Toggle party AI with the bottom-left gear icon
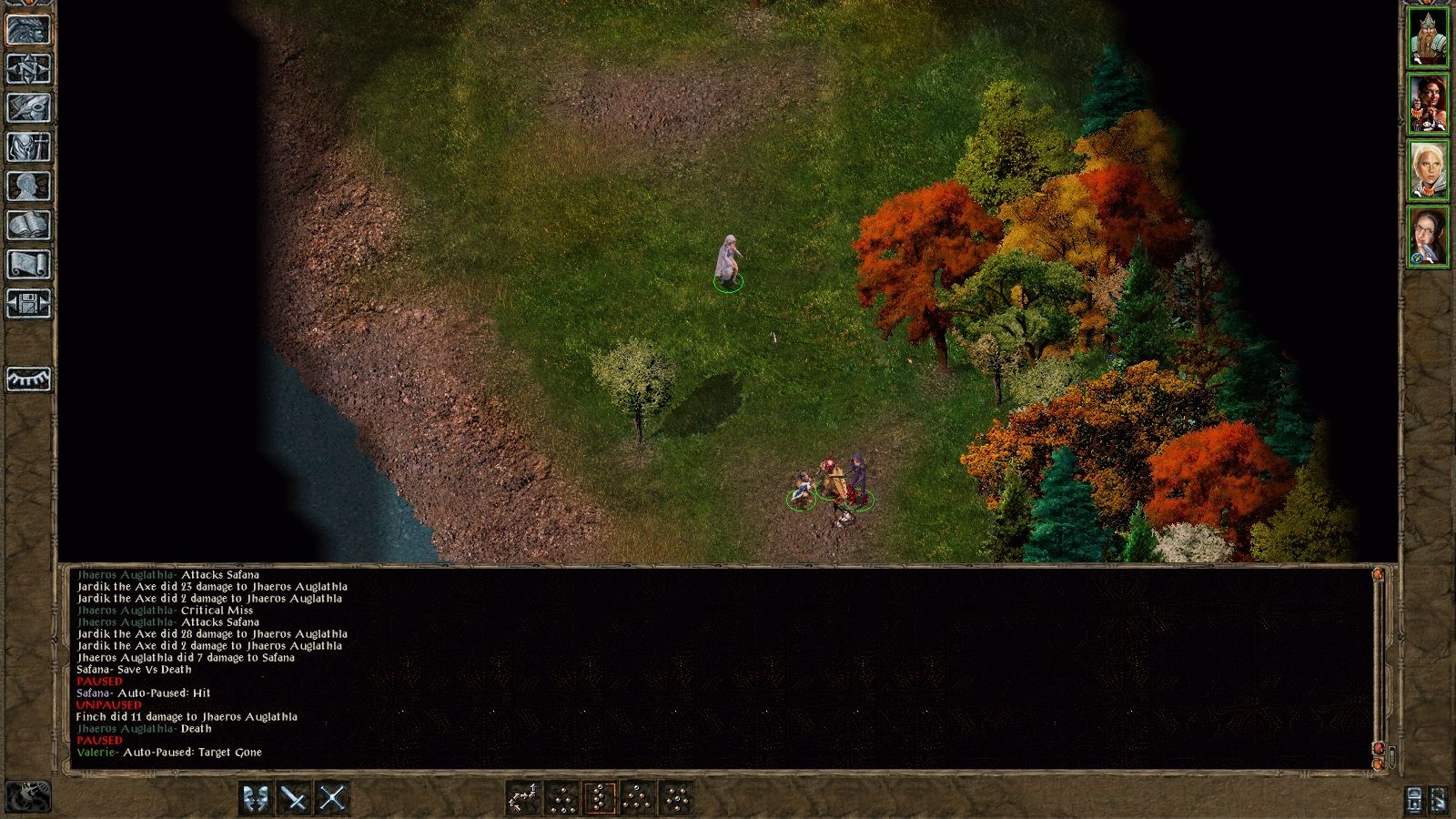Viewport: 1456px width, 819px height. click(30, 796)
